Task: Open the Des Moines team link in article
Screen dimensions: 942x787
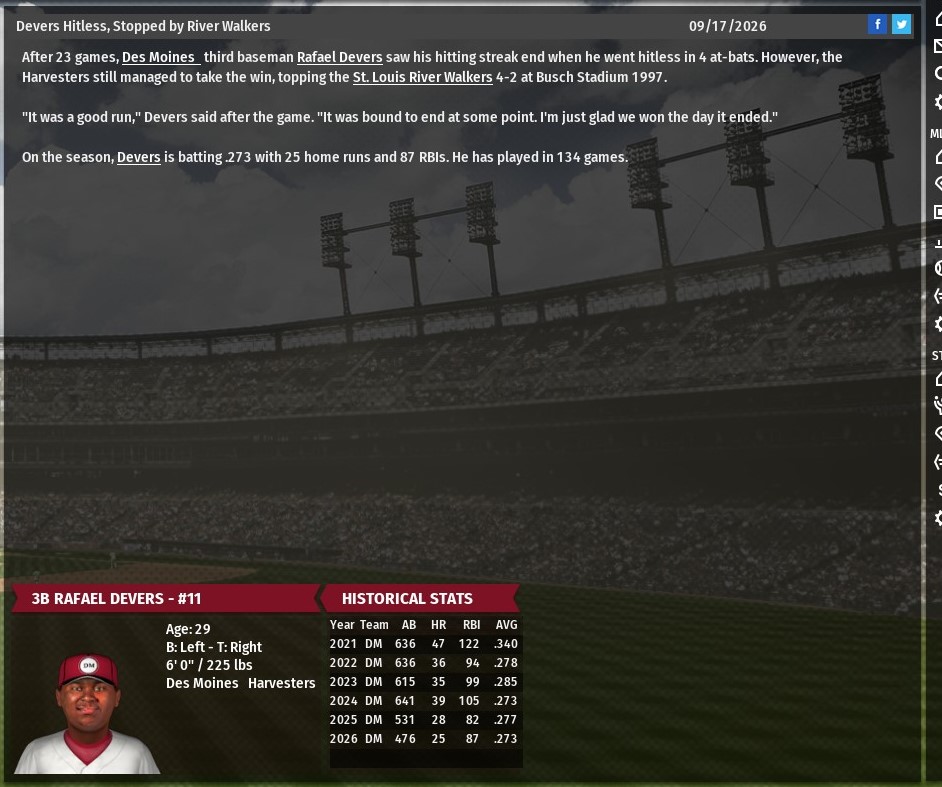Action: [x=160, y=58]
